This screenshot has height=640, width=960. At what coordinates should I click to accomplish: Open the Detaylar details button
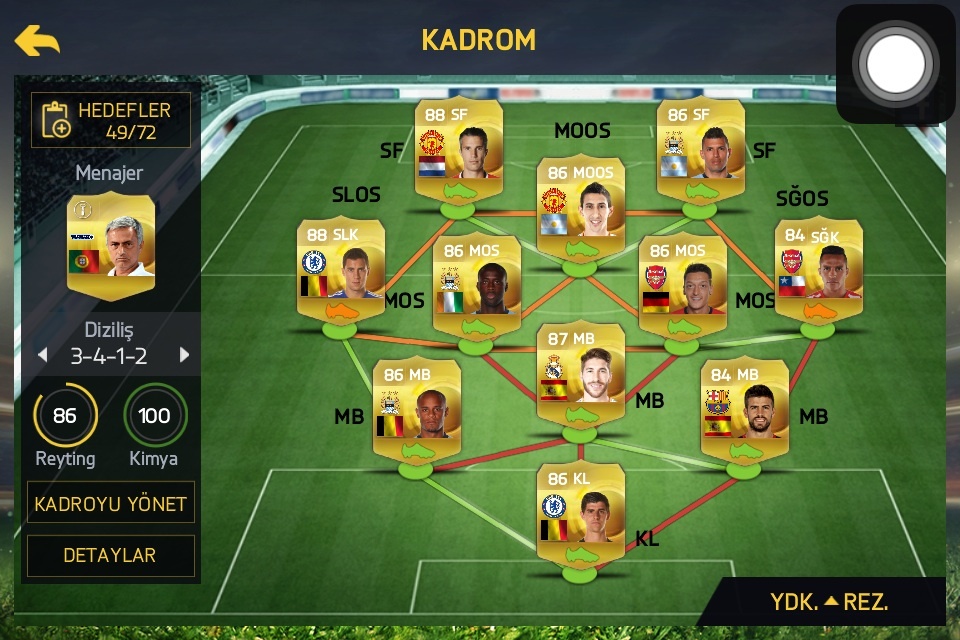tap(111, 555)
